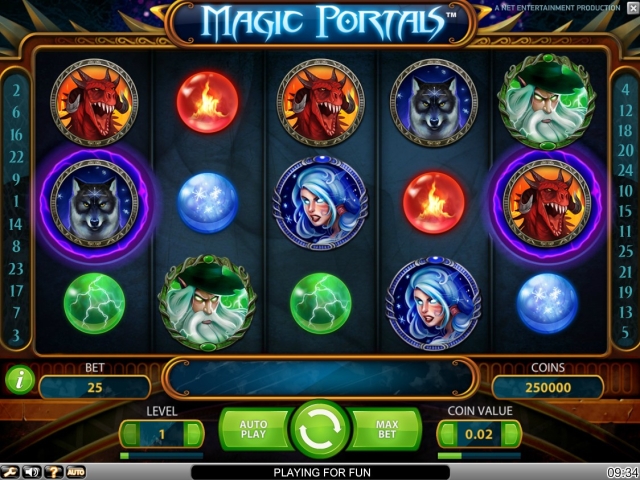
Task: Select bet line number 24
Action: pos(625,171)
